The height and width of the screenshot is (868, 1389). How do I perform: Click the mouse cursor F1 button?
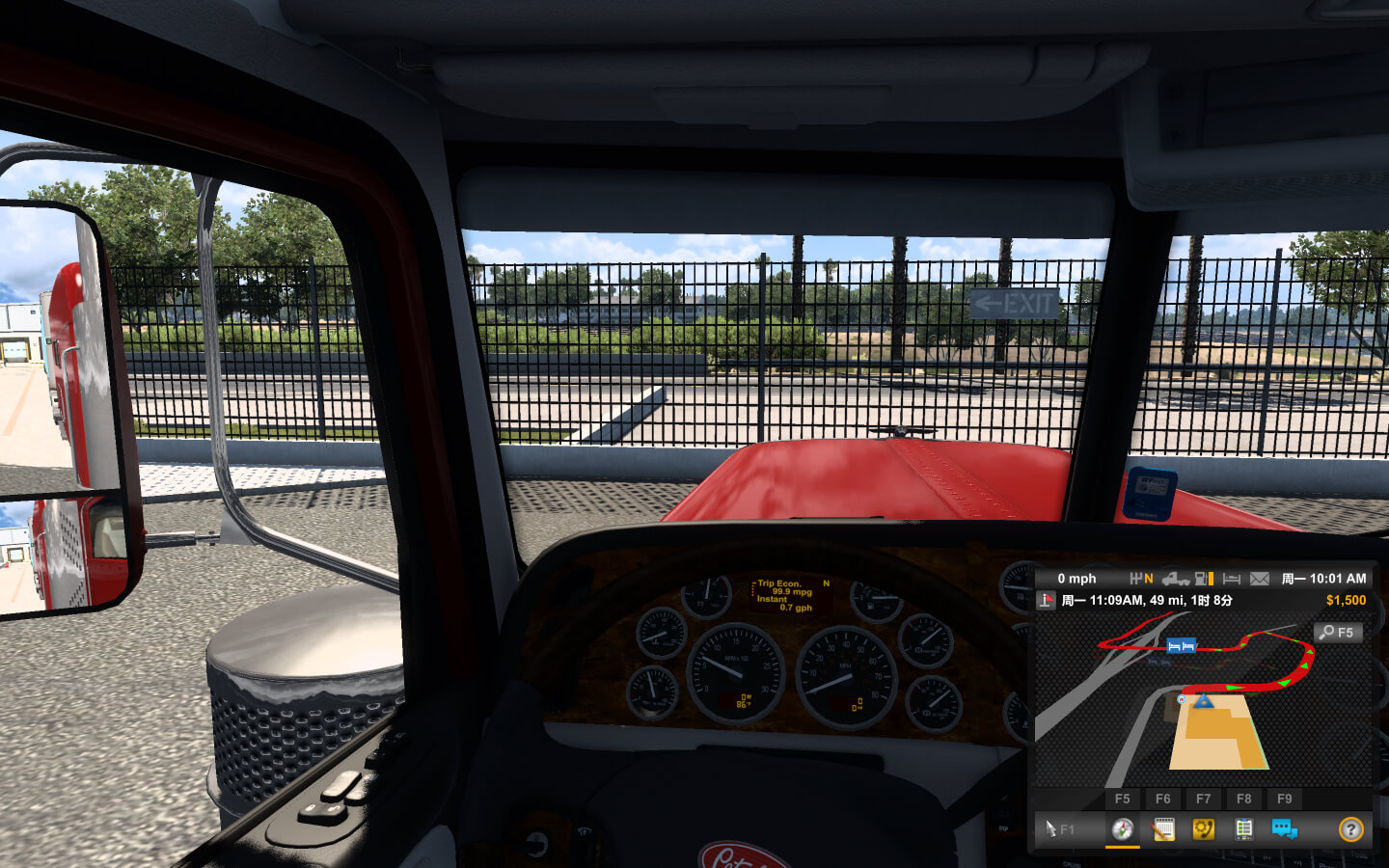[x=1059, y=829]
